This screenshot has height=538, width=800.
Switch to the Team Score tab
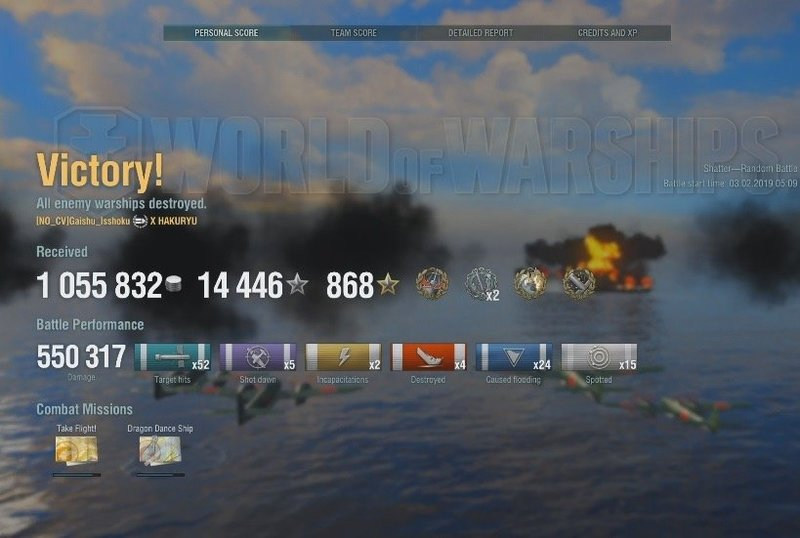(x=354, y=33)
